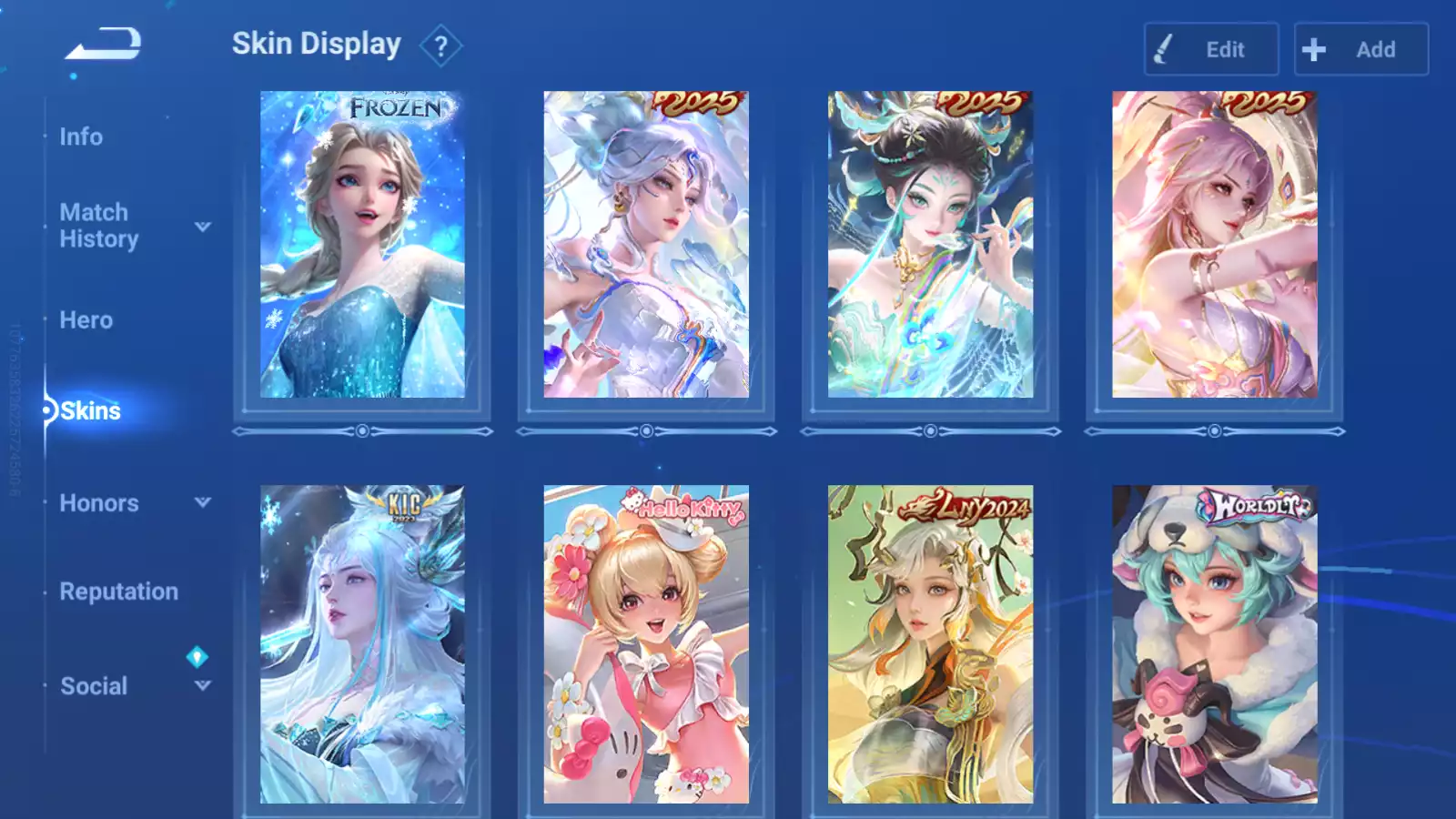Pick the sheep-hooded World skin card
This screenshot has width=1456, height=819.
(1214, 644)
